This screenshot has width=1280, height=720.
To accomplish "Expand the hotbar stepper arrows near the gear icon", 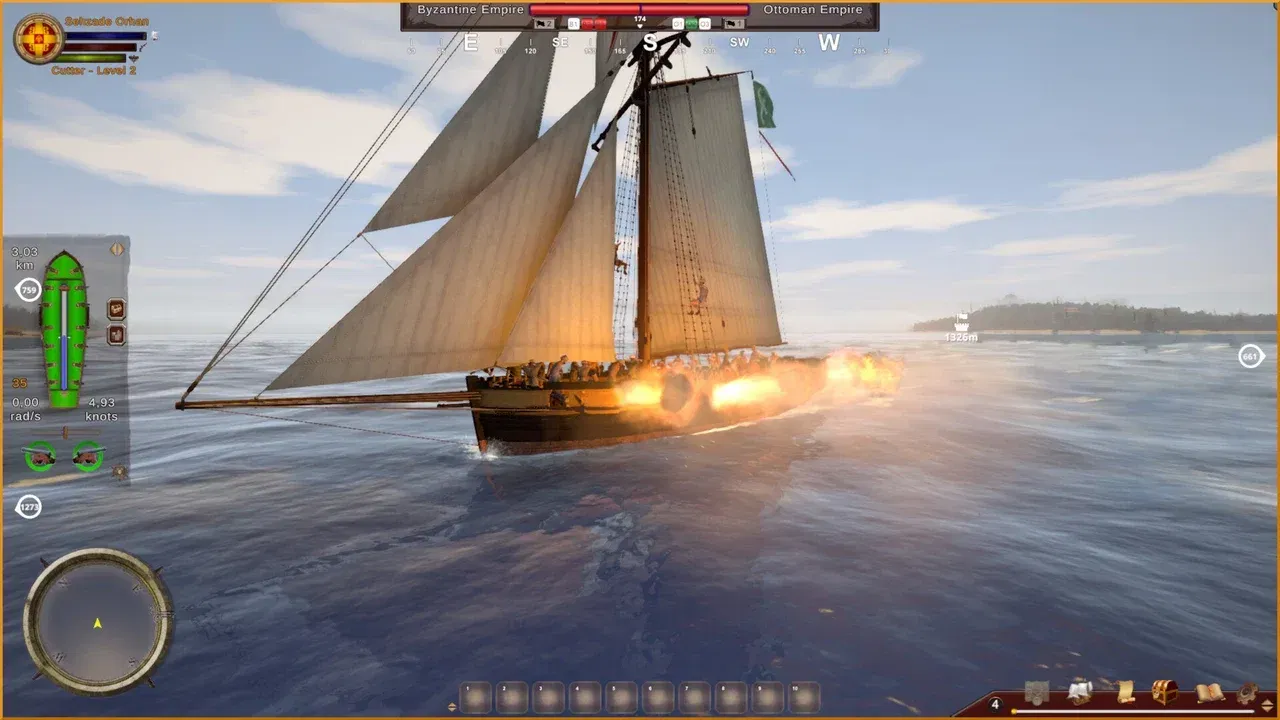I will (x=1265, y=703).
